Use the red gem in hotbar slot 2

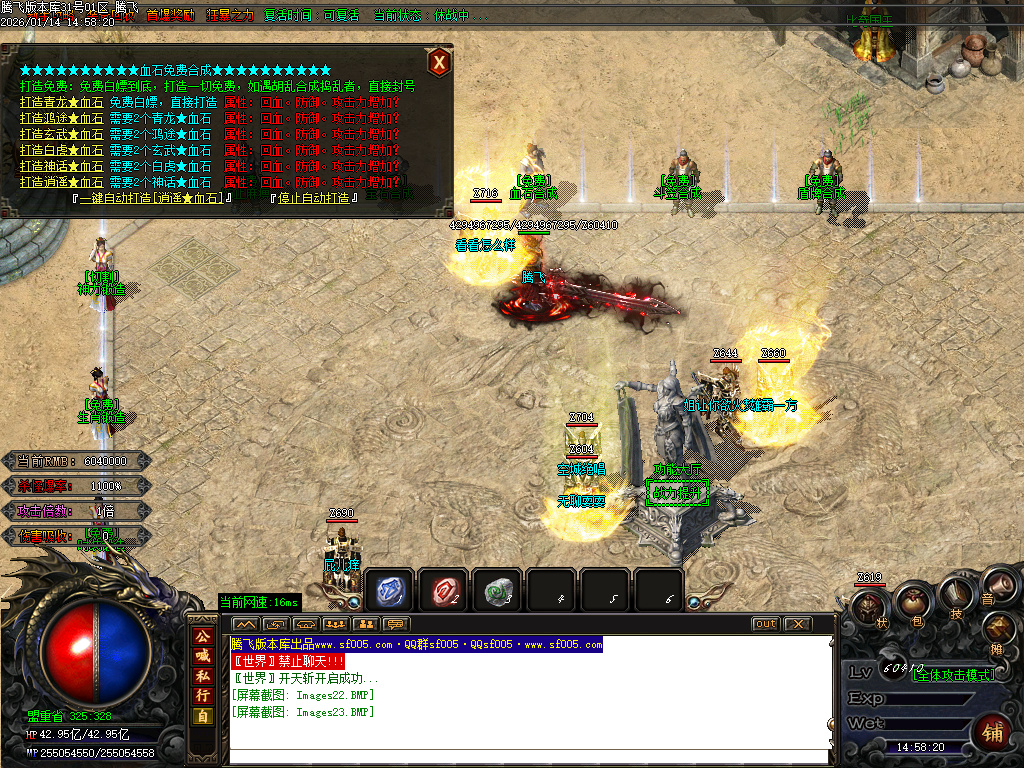click(x=443, y=591)
